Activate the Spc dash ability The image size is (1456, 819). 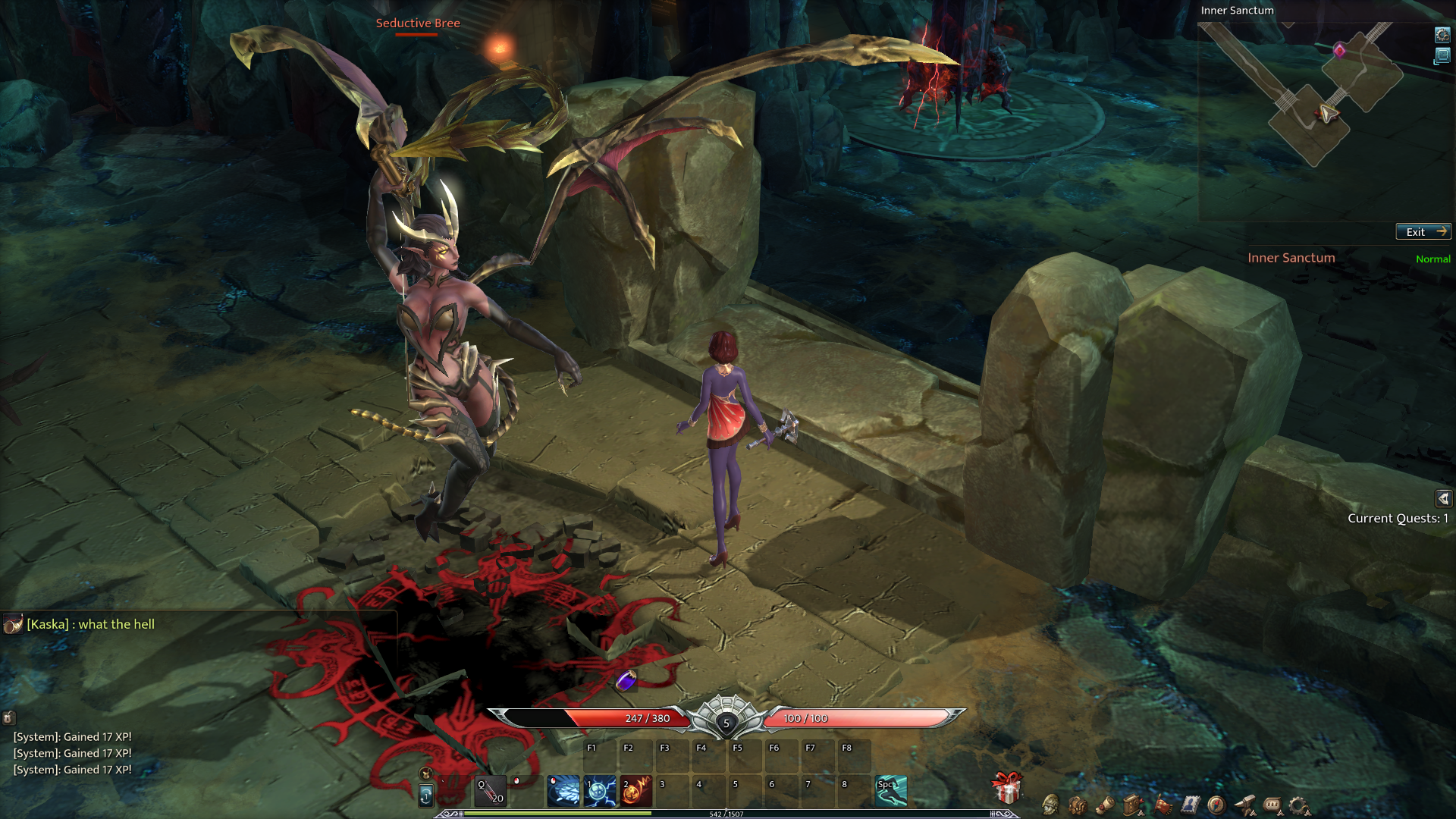click(x=891, y=791)
